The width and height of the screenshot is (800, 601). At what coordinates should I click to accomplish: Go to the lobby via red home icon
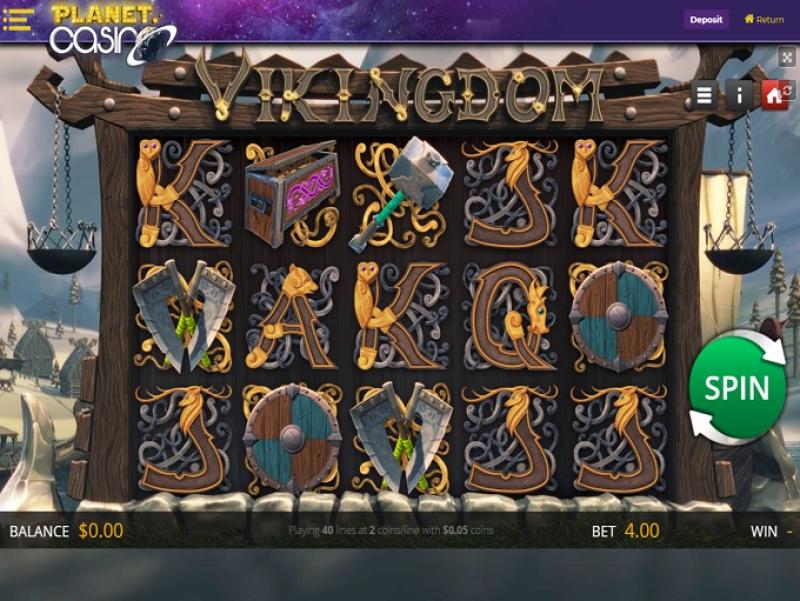pyautogui.click(x=773, y=95)
